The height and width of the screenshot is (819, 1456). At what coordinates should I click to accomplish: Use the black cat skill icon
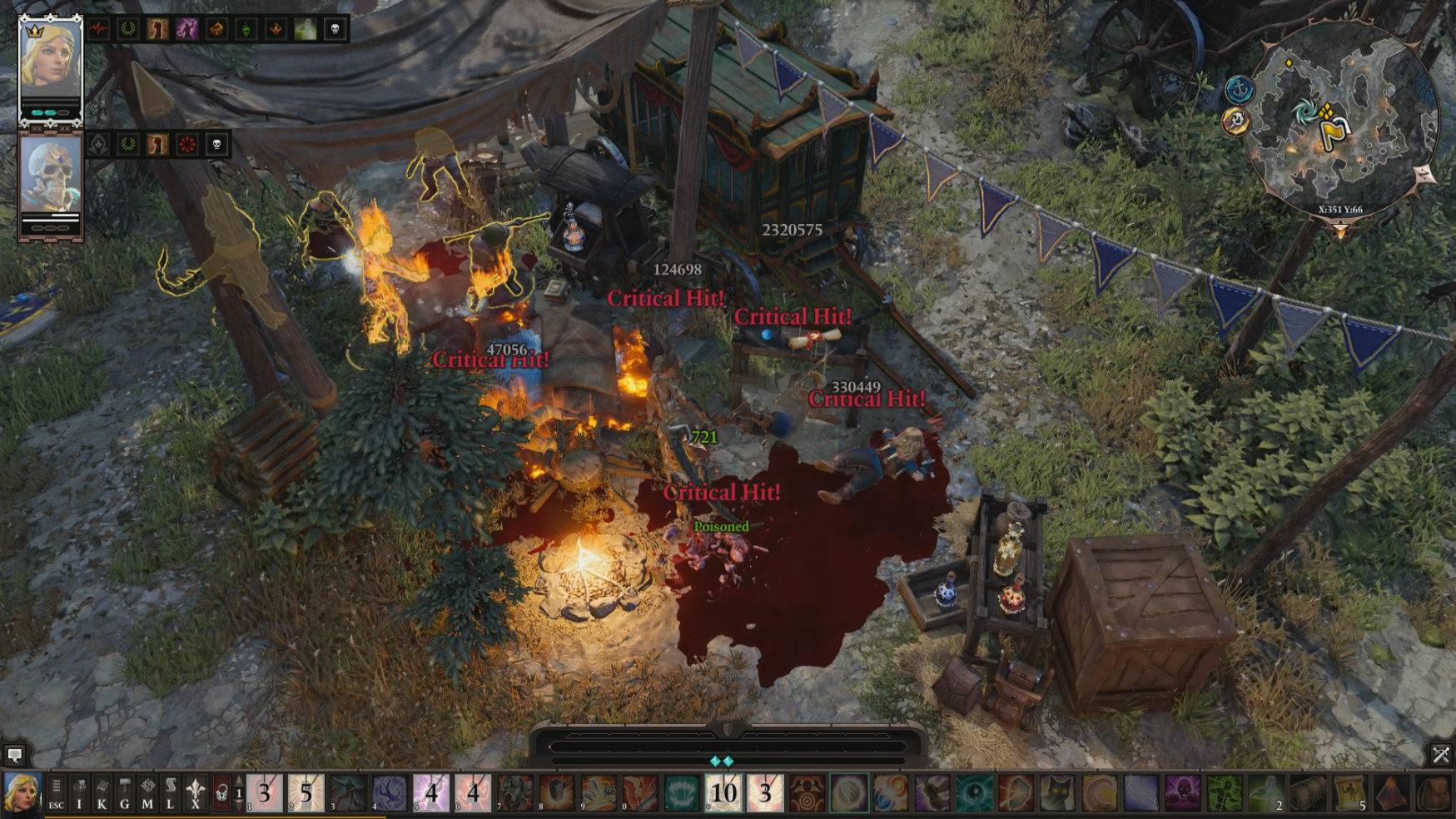pos(1057,793)
